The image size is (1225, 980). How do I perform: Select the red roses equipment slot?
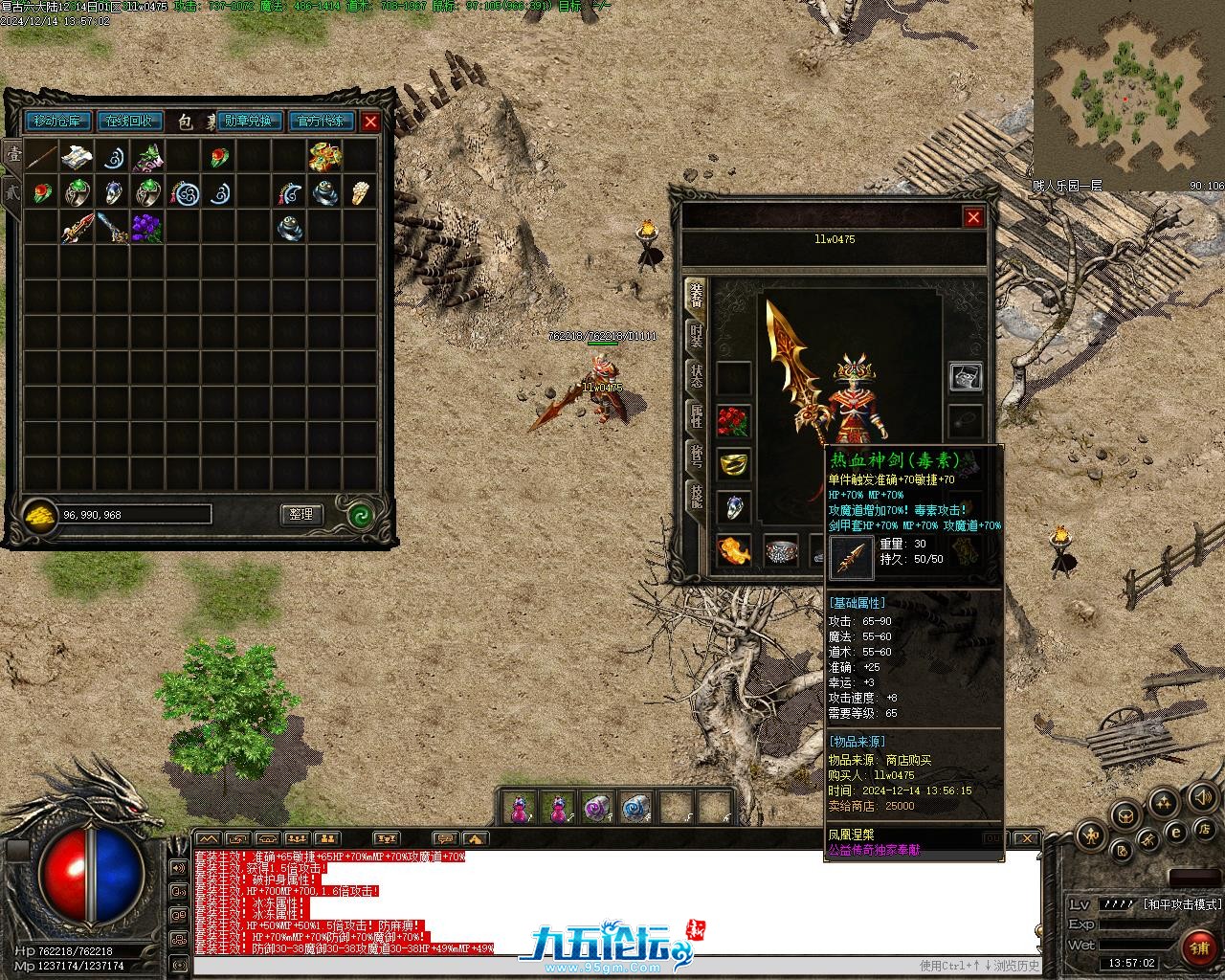click(x=733, y=421)
